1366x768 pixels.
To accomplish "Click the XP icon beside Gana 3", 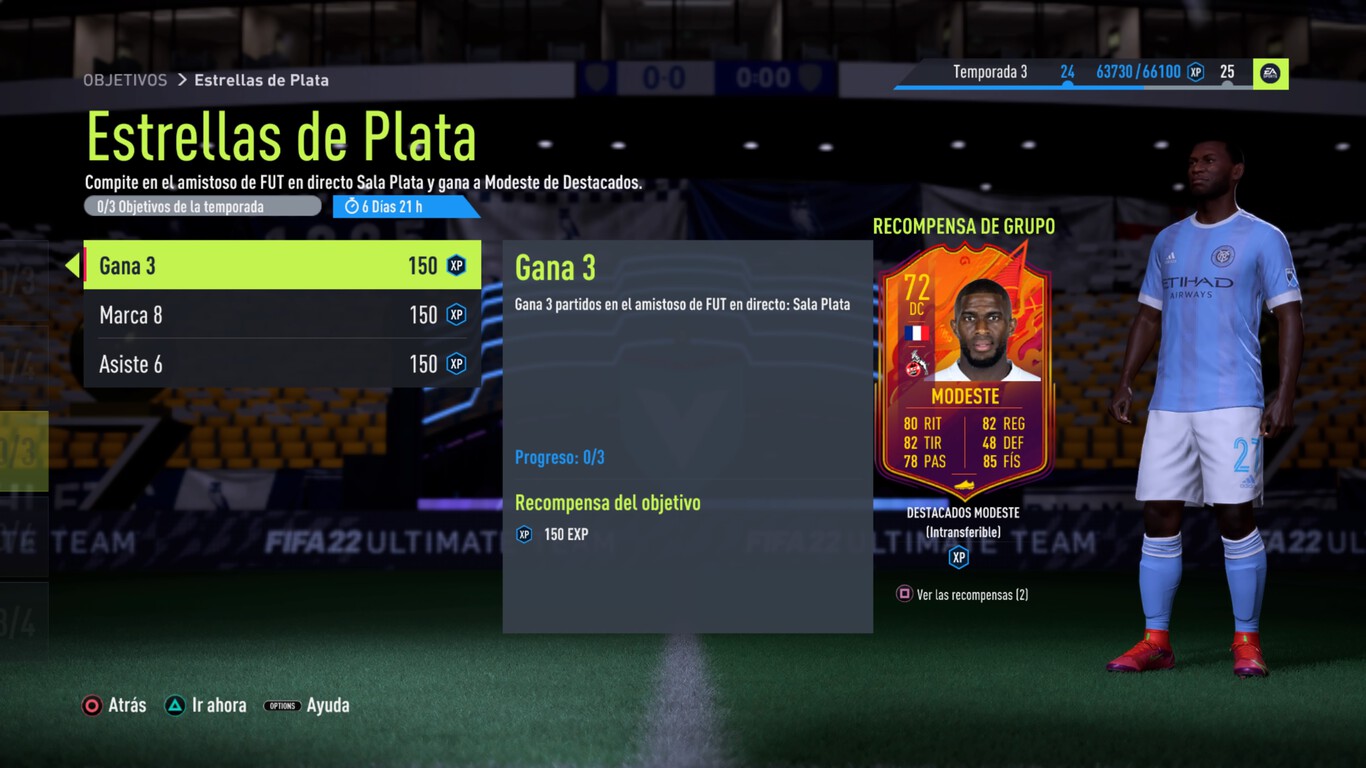I will coord(456,265).
